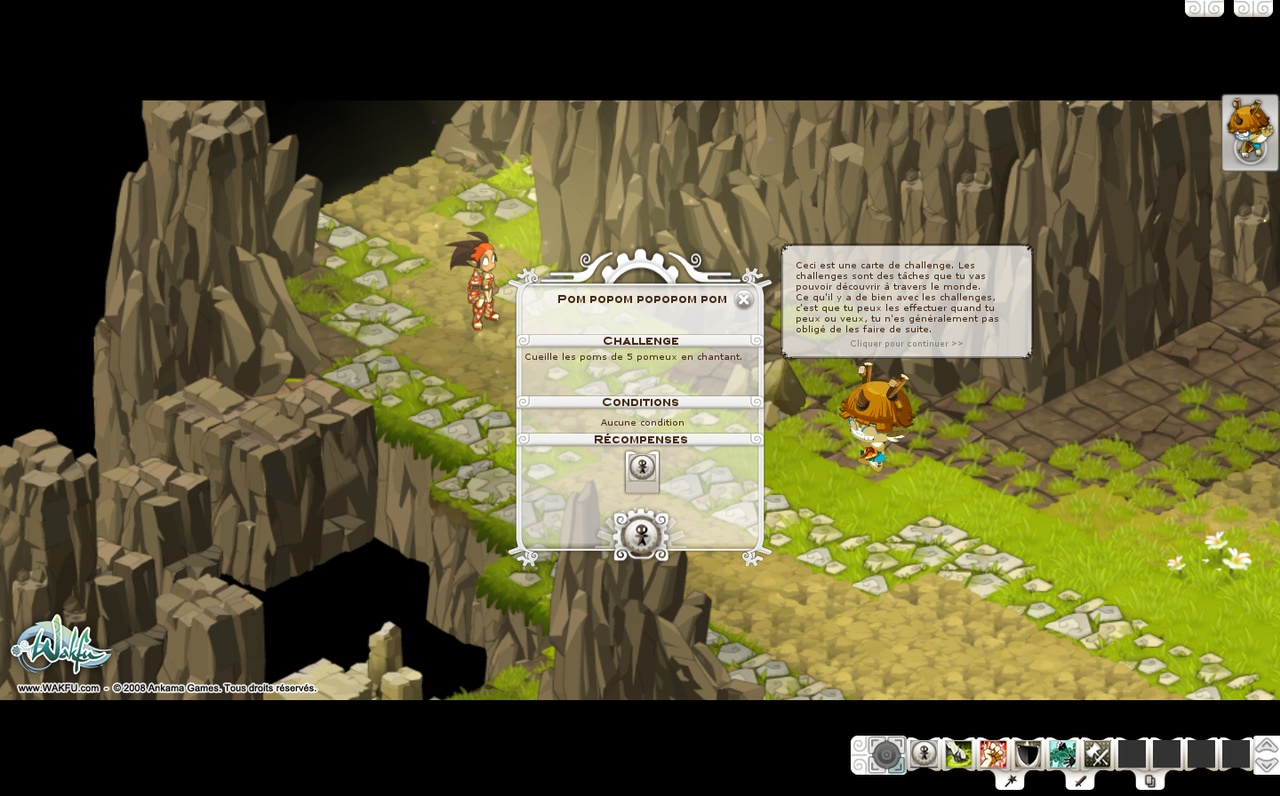Click the reward figure icon under Récompenses
Viewport: 1280px width, 796px height.
pos(641,467)
